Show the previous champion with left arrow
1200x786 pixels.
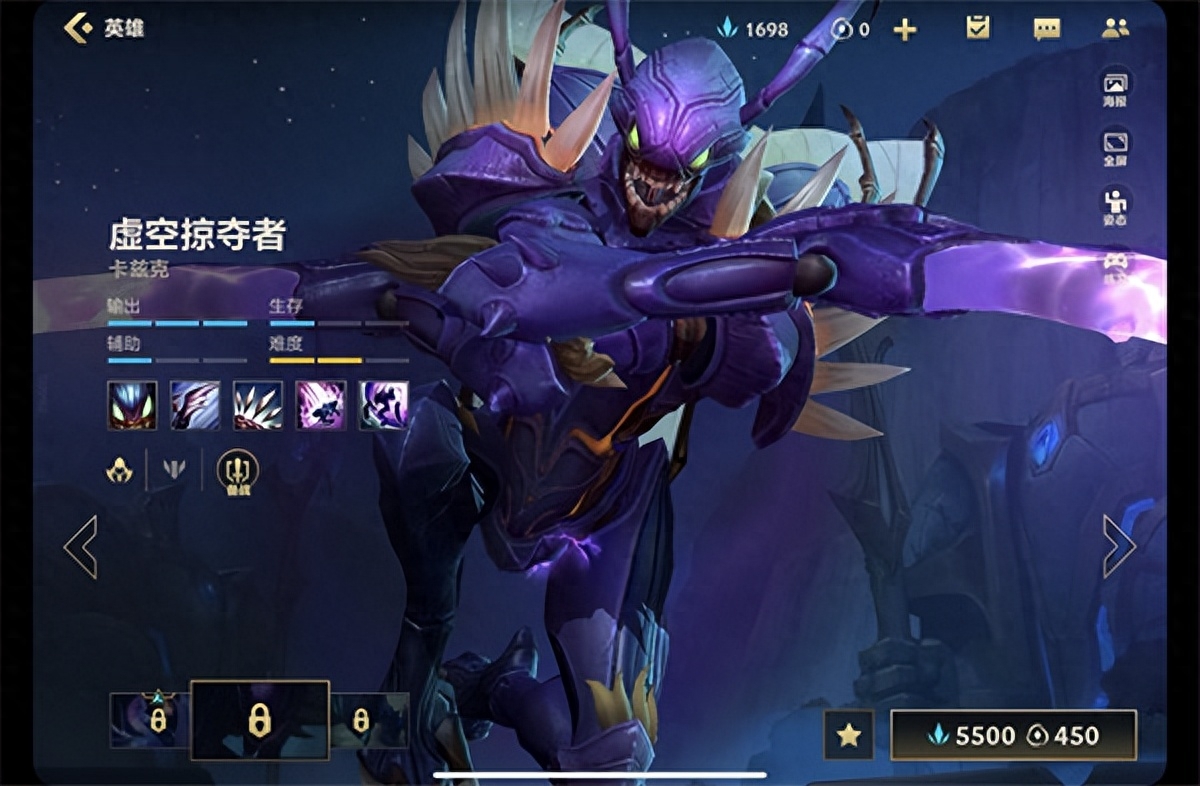pyautogui.click(x=80, y=546)
